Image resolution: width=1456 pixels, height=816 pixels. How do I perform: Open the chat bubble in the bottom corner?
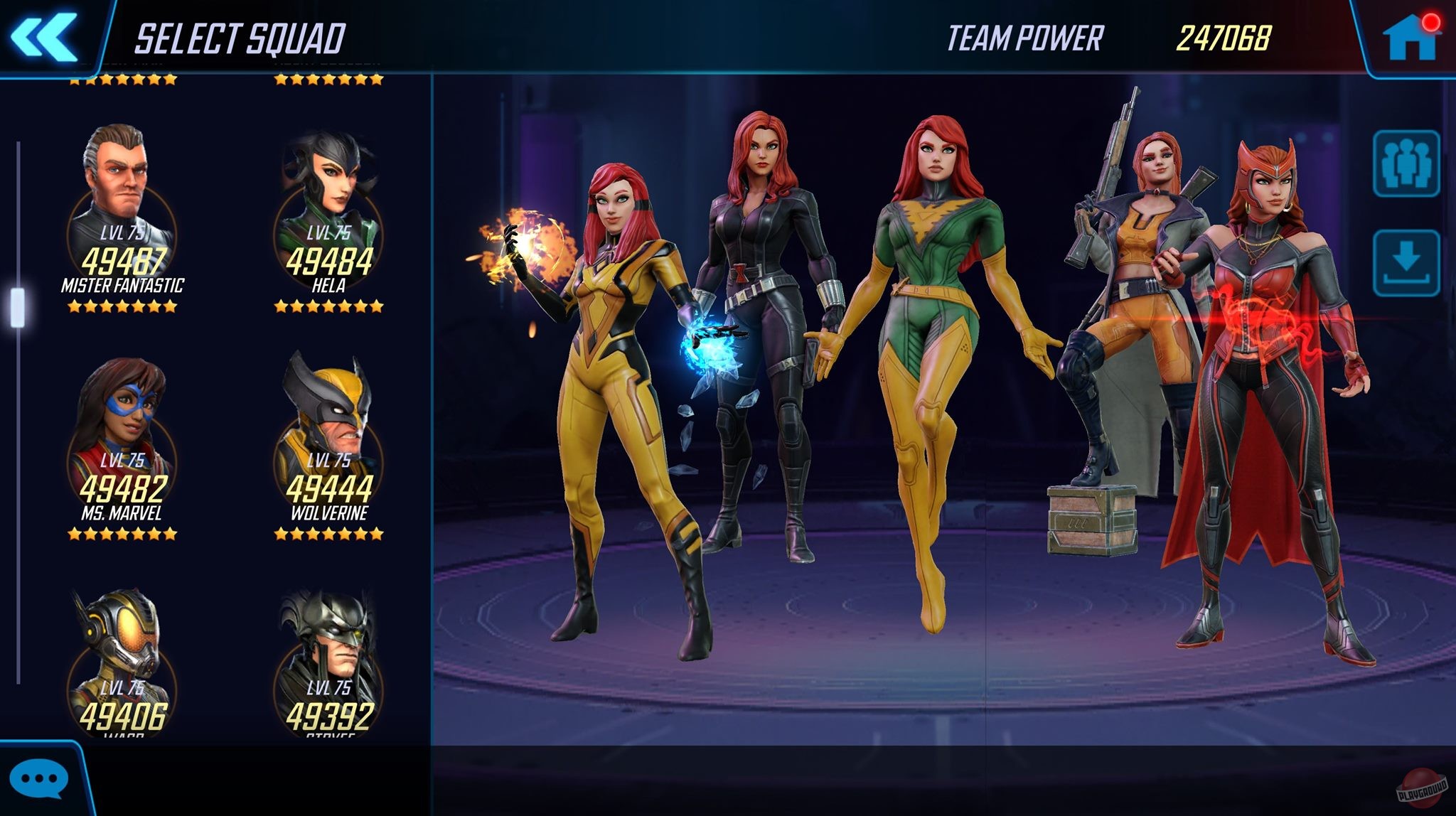coord(39,778)
